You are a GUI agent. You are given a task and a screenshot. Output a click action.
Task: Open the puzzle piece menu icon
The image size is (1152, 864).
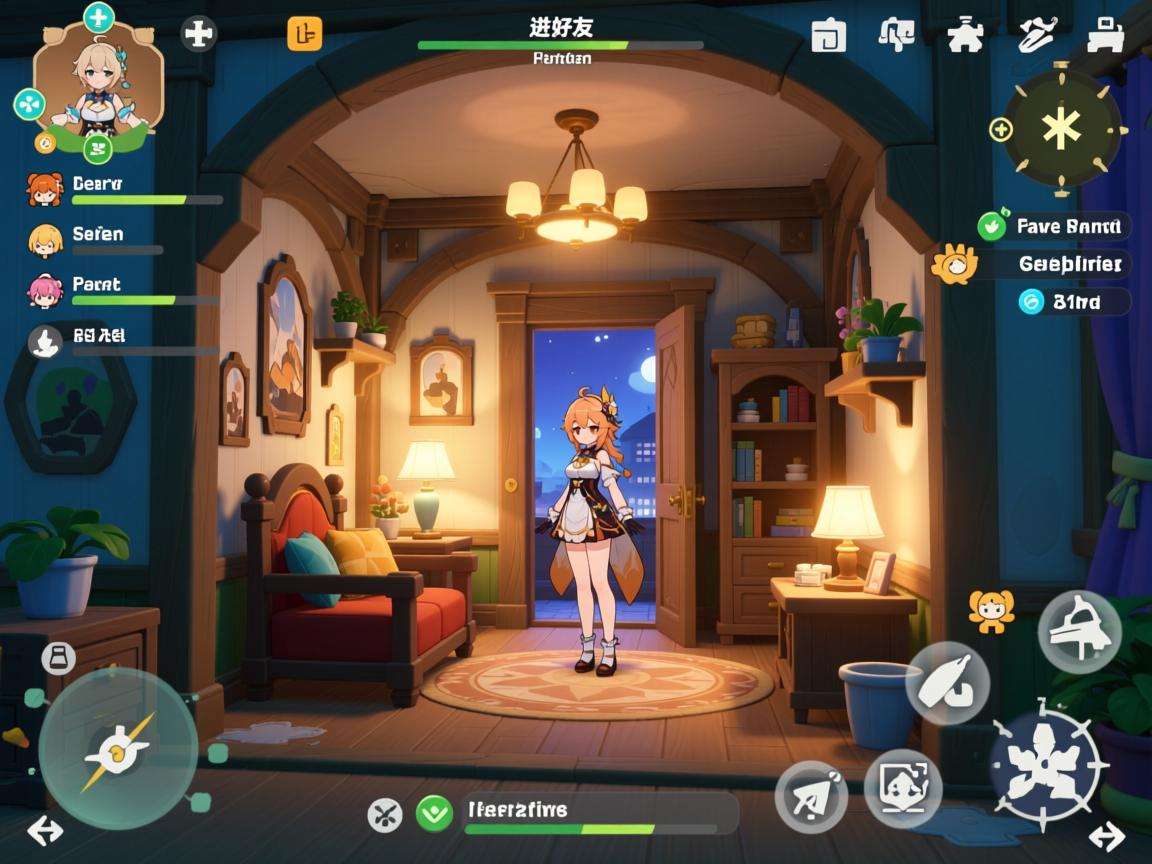964,35
